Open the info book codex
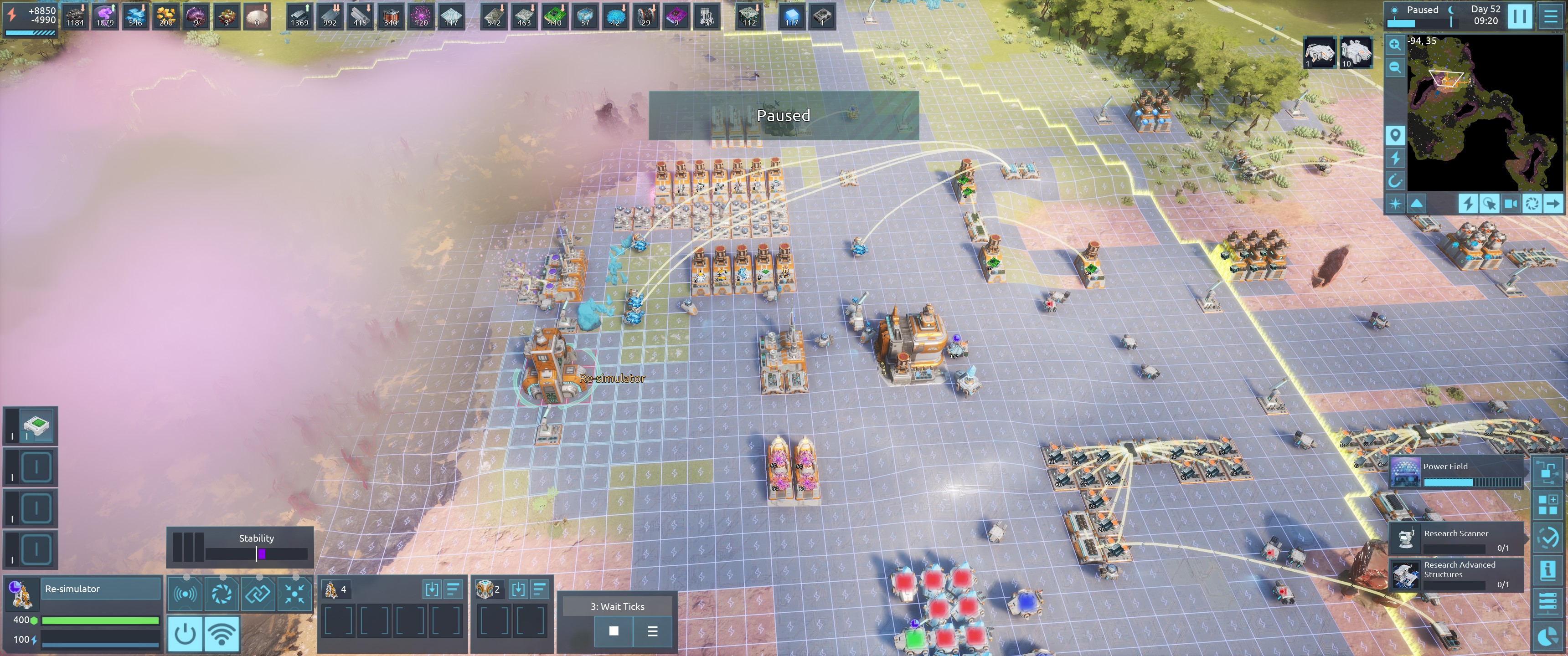The image size is (1568, 656). tap(1547, 570)
